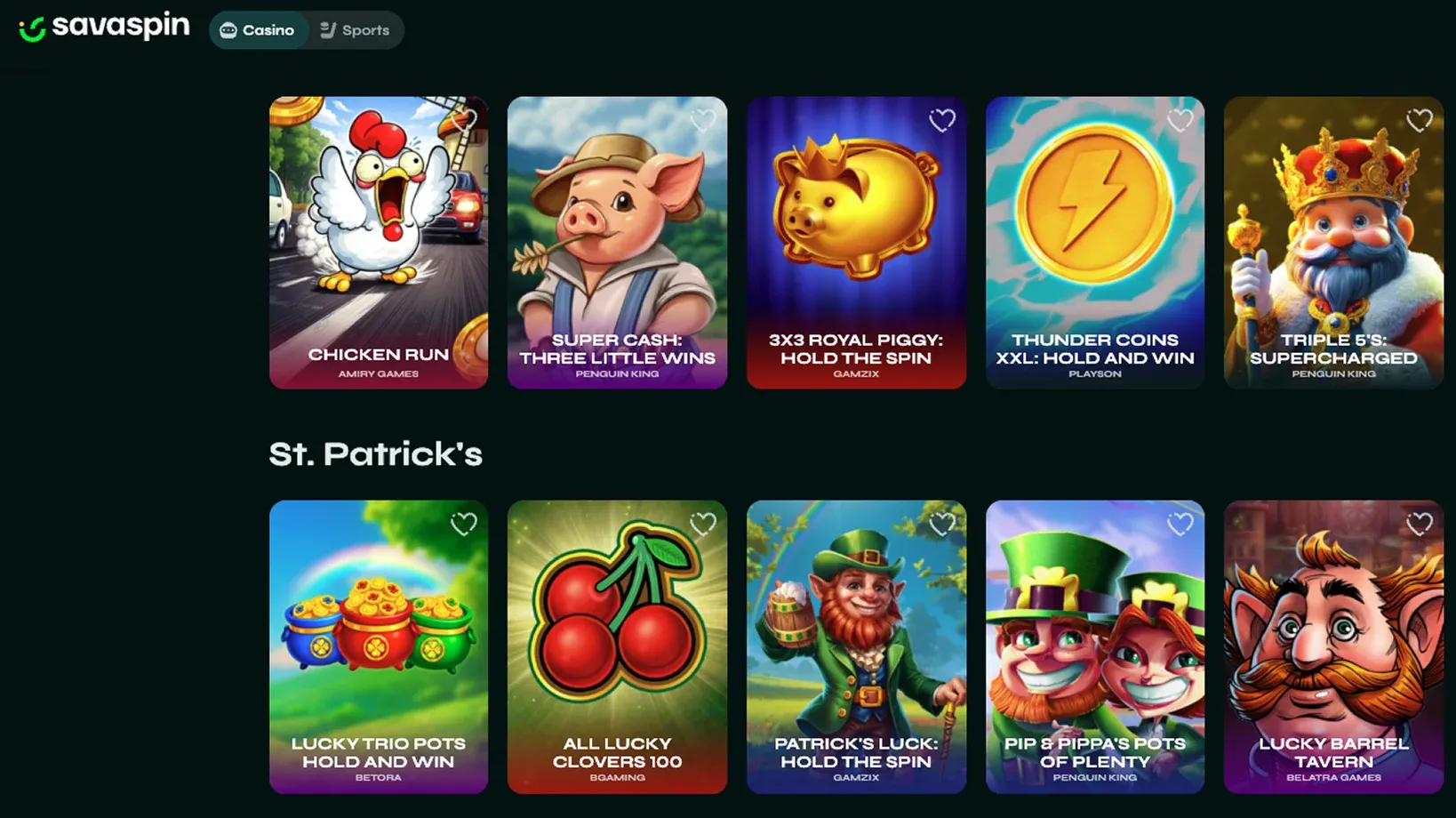Screen dimensions: 1456x818
Task: Click the Sports icon next to the Sports label
Action: coord(328,29)
